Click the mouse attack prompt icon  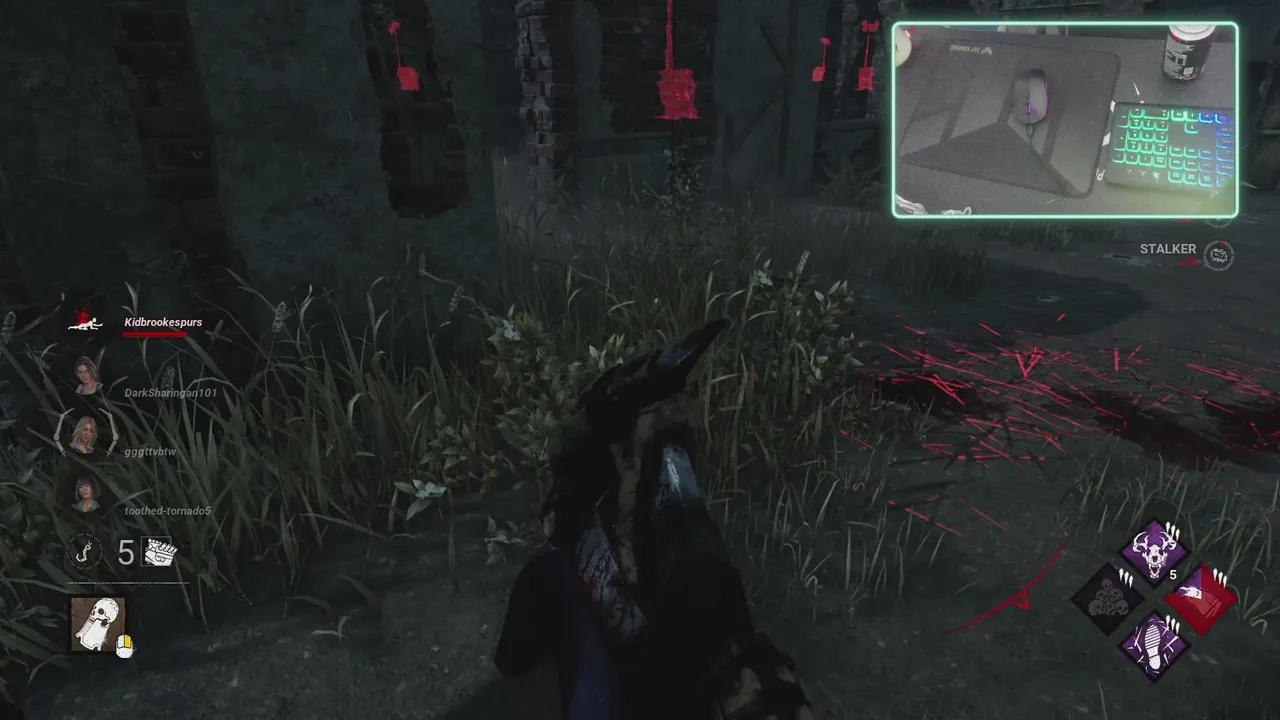point(124,644)
